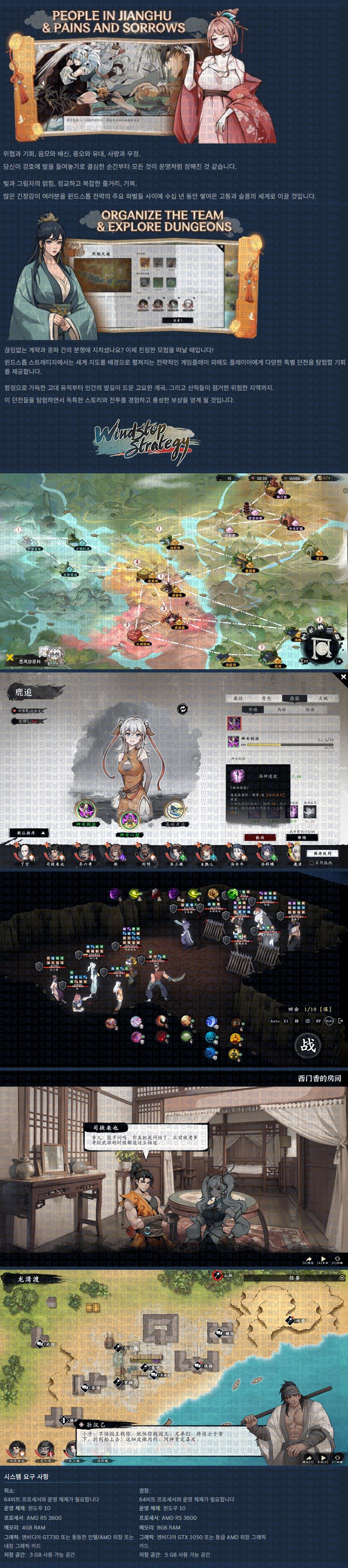Start combat with the 战 button
348x1568 pixels.
point(308,1044)
